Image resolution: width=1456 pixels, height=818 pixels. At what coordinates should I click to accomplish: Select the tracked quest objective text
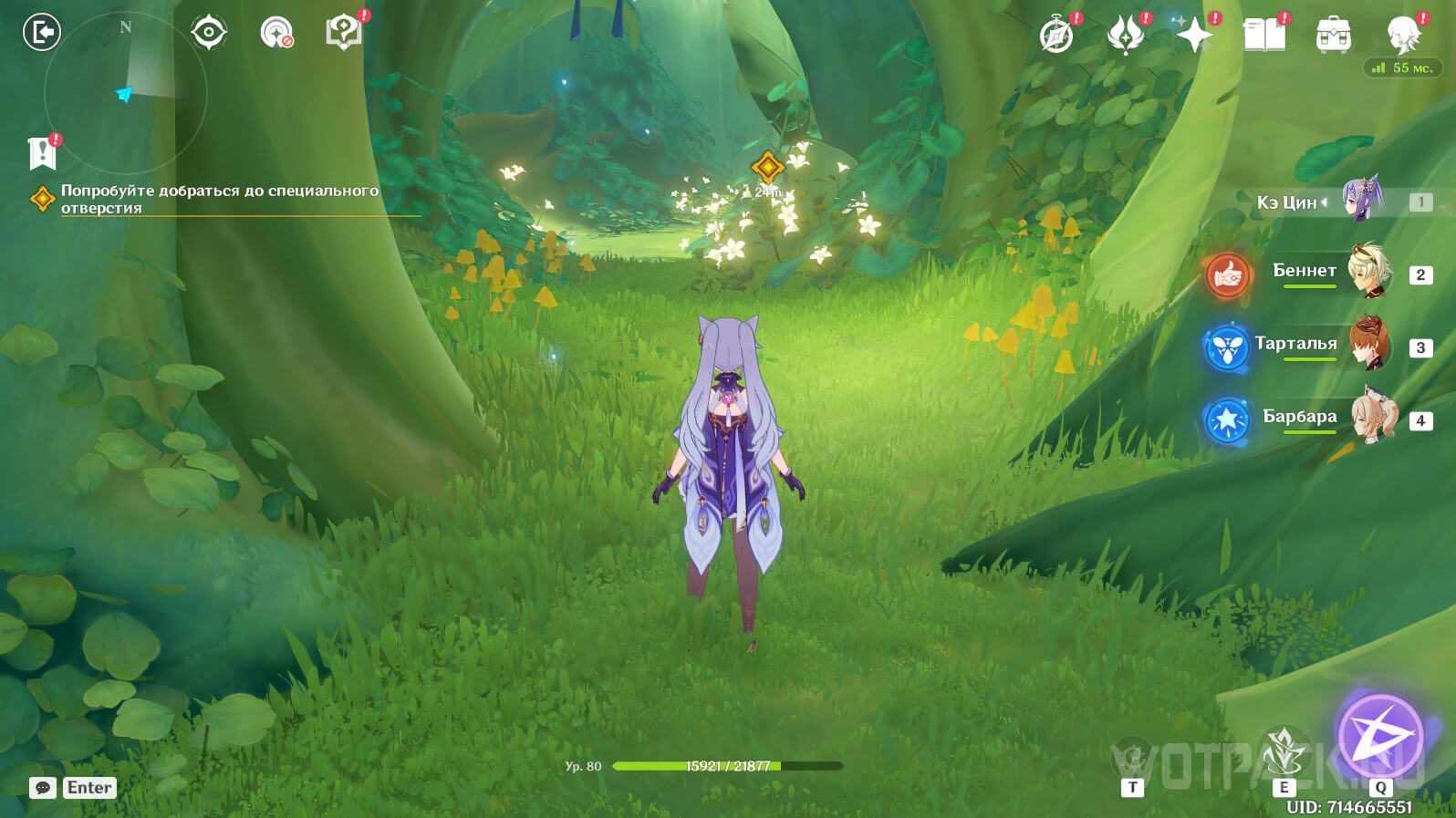[219, 199]
